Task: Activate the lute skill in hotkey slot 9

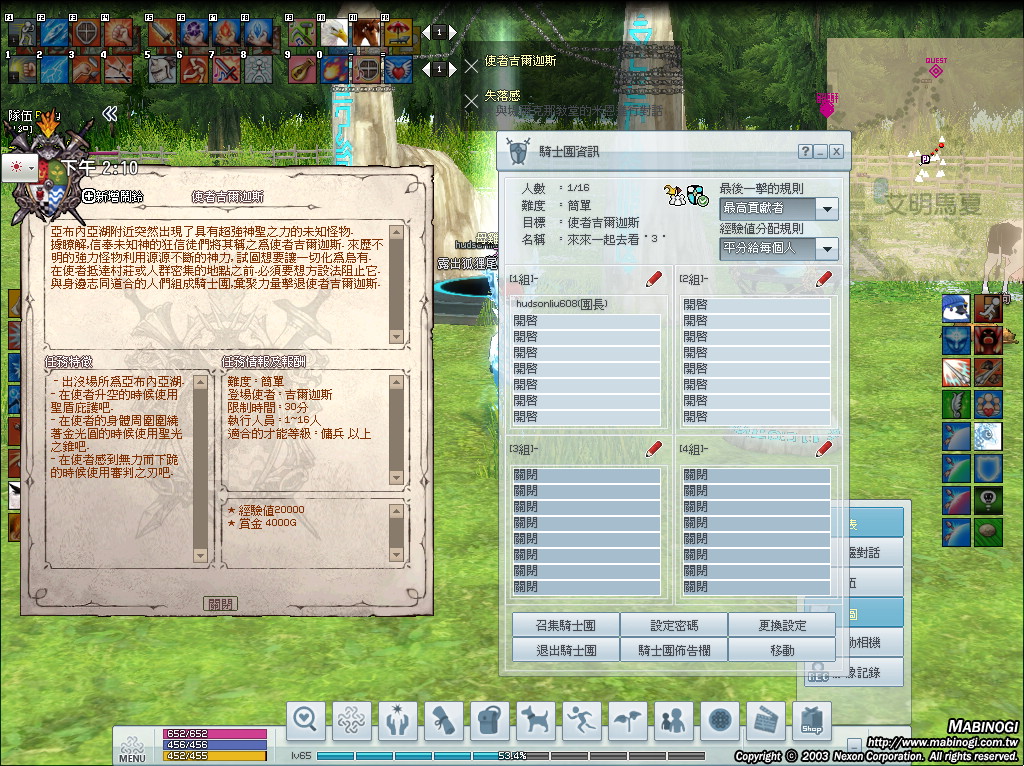Action: pyautogui.click(x=302, y=68)
